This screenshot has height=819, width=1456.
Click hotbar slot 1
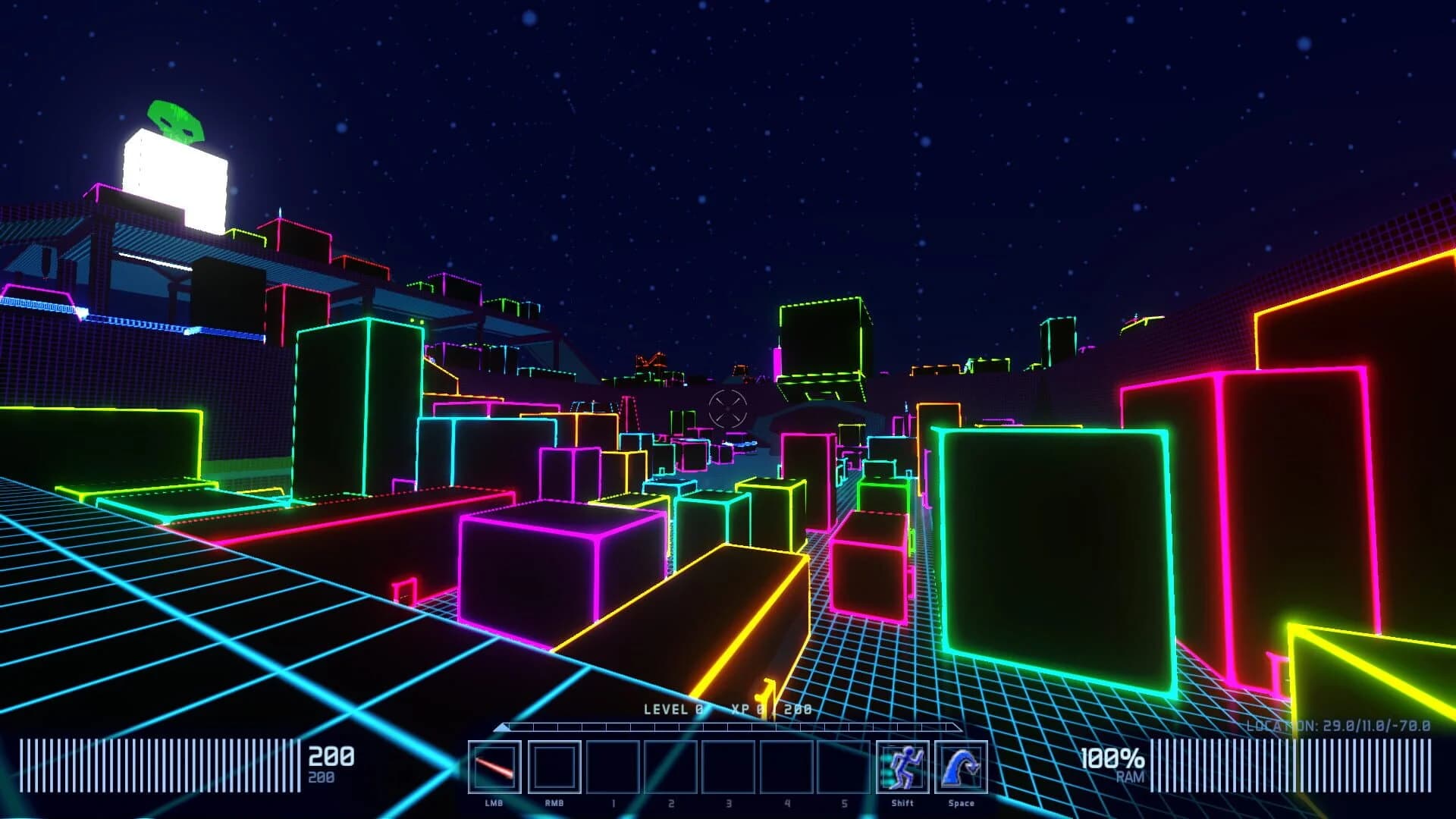(612, 770)
